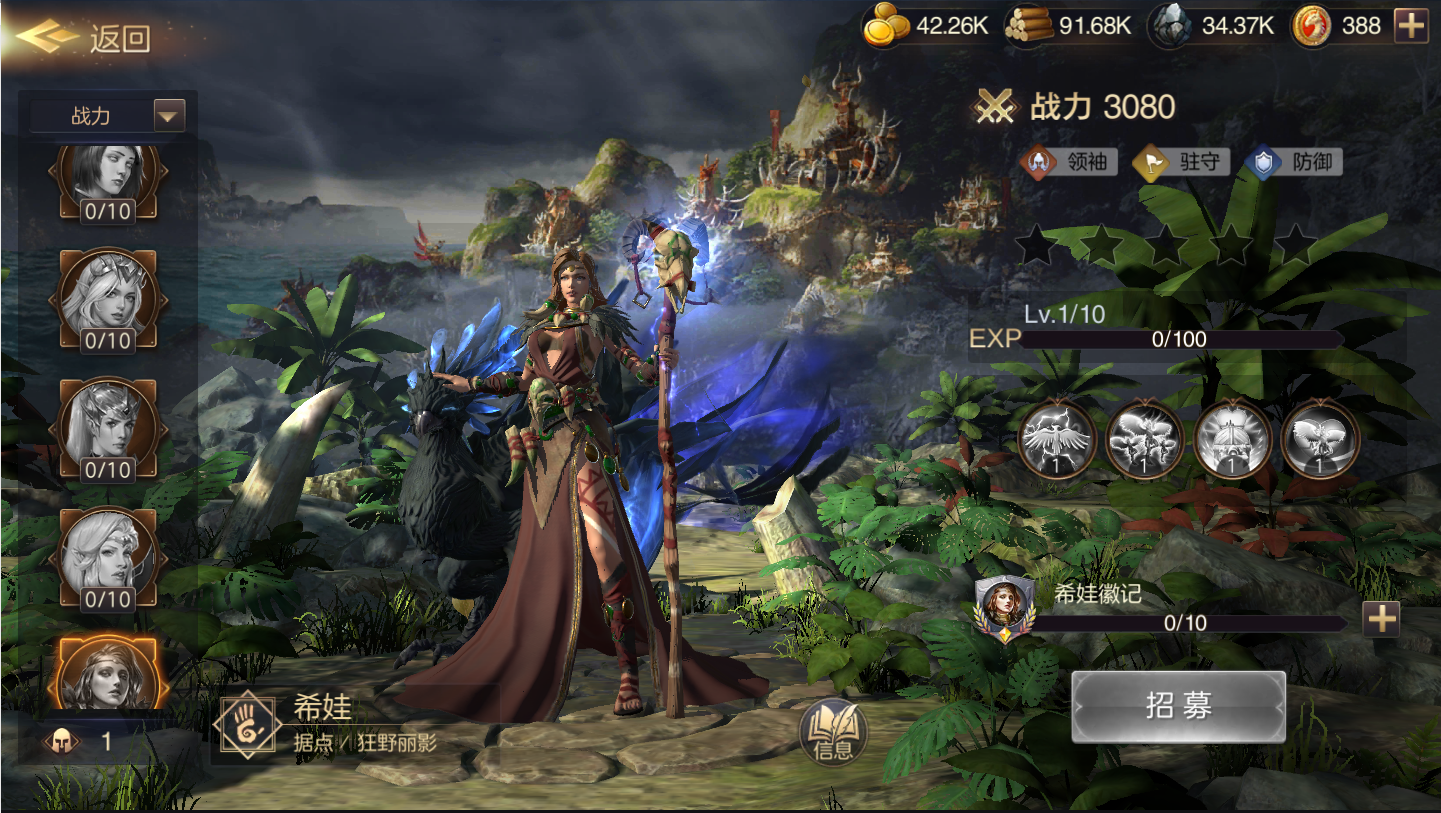Recruit the hero with the 招募 button
The height and width of the screenshot is (813, 1441).
(1178, 706)
